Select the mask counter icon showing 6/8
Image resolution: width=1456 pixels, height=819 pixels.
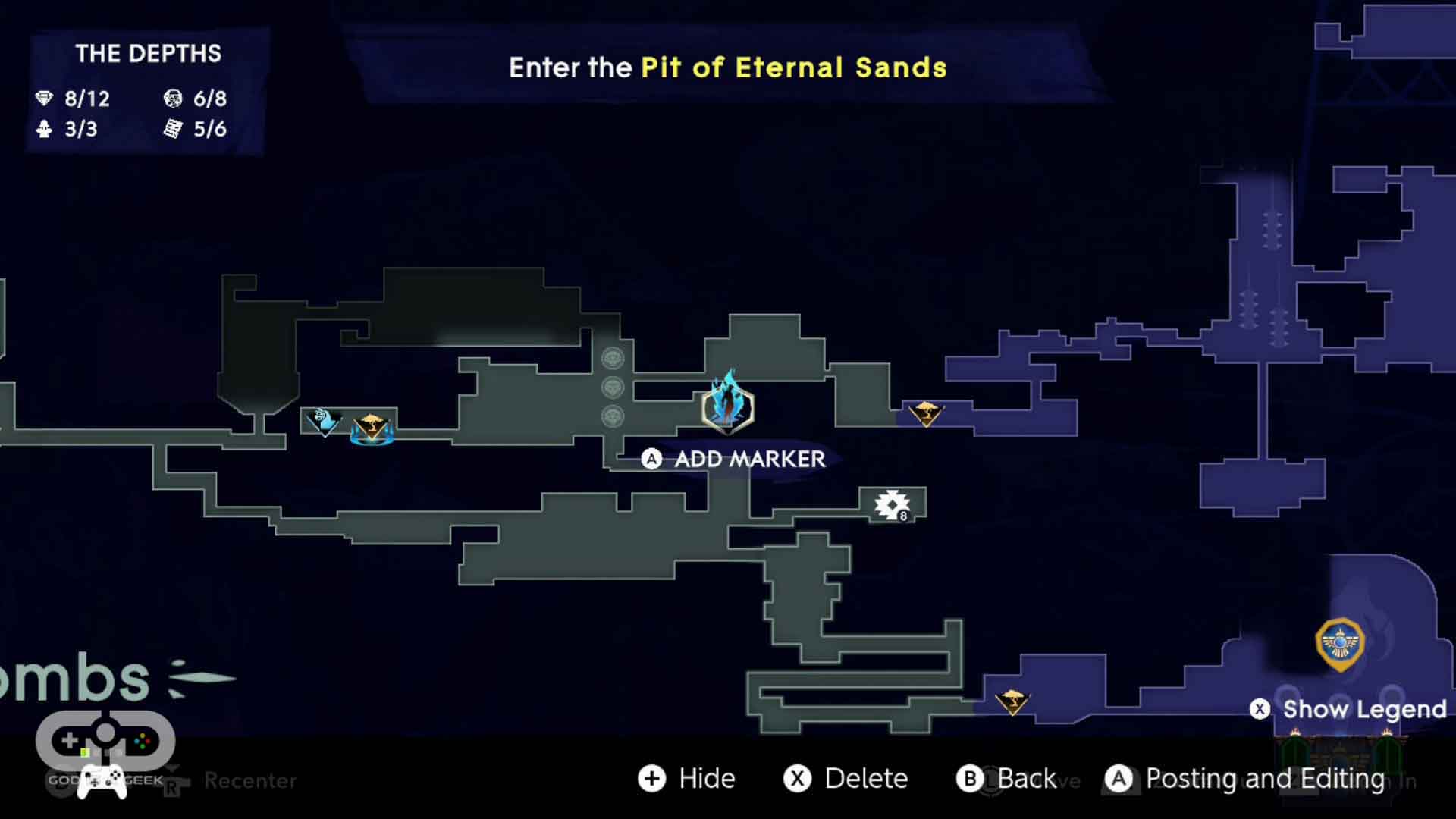tap(173, 99)
